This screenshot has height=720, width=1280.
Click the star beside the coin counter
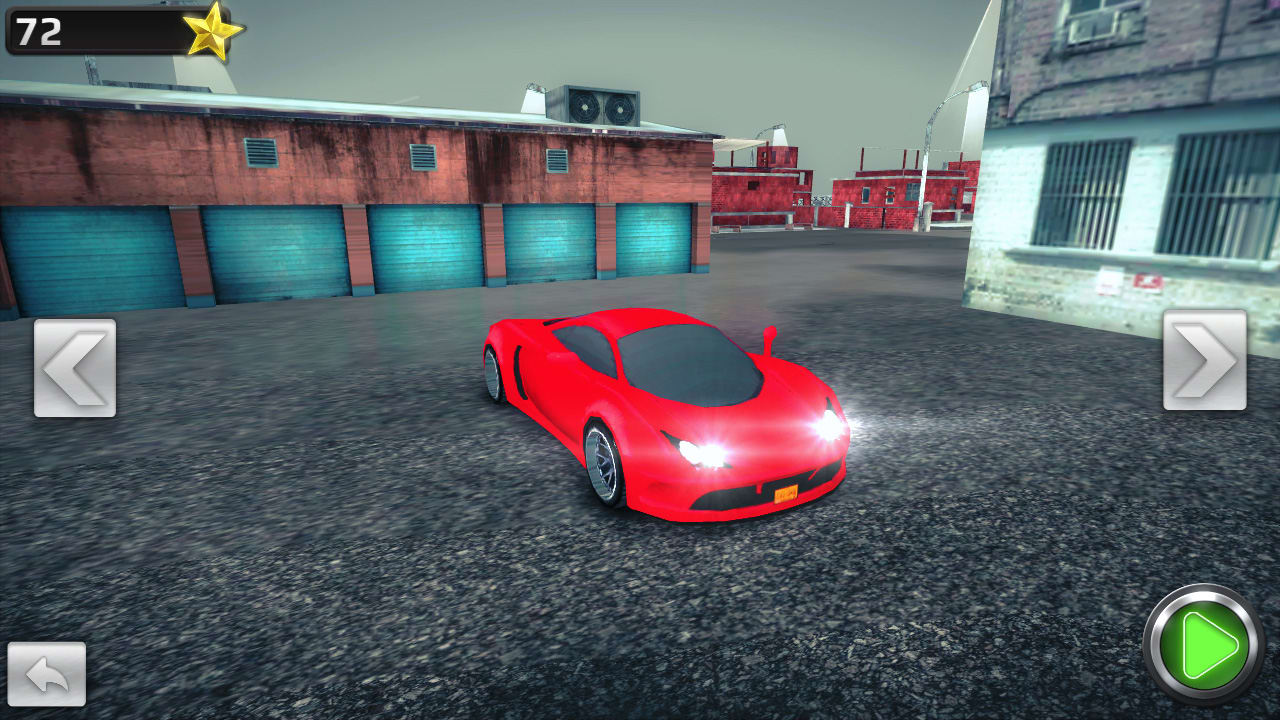pos(212,33)
